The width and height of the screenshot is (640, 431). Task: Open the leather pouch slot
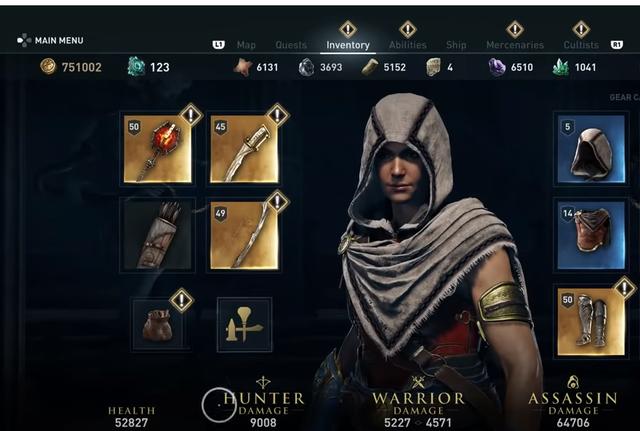158,323
